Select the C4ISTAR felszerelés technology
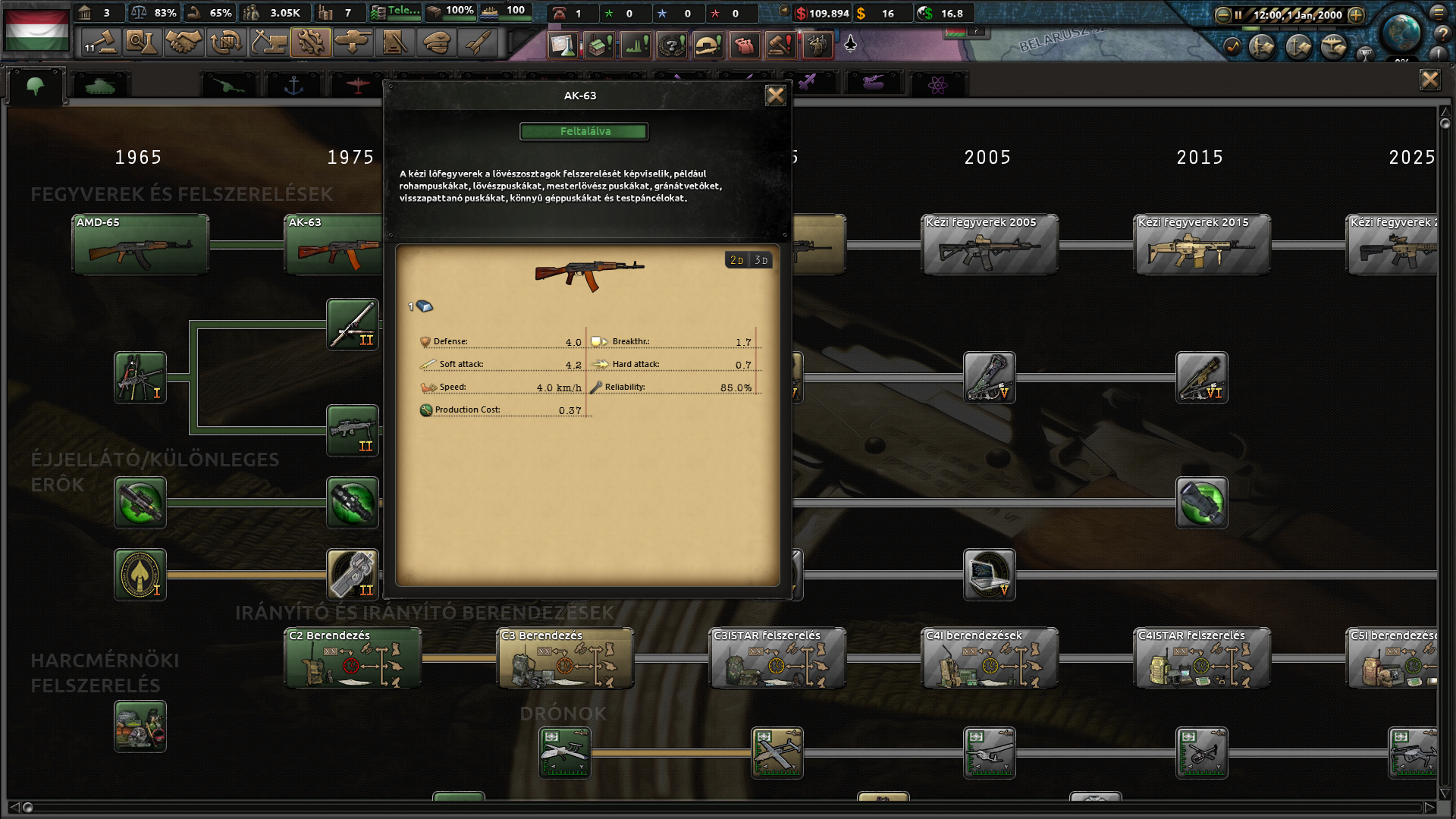This screenshot has height=819, width=1456. [x=1201, y=657]
